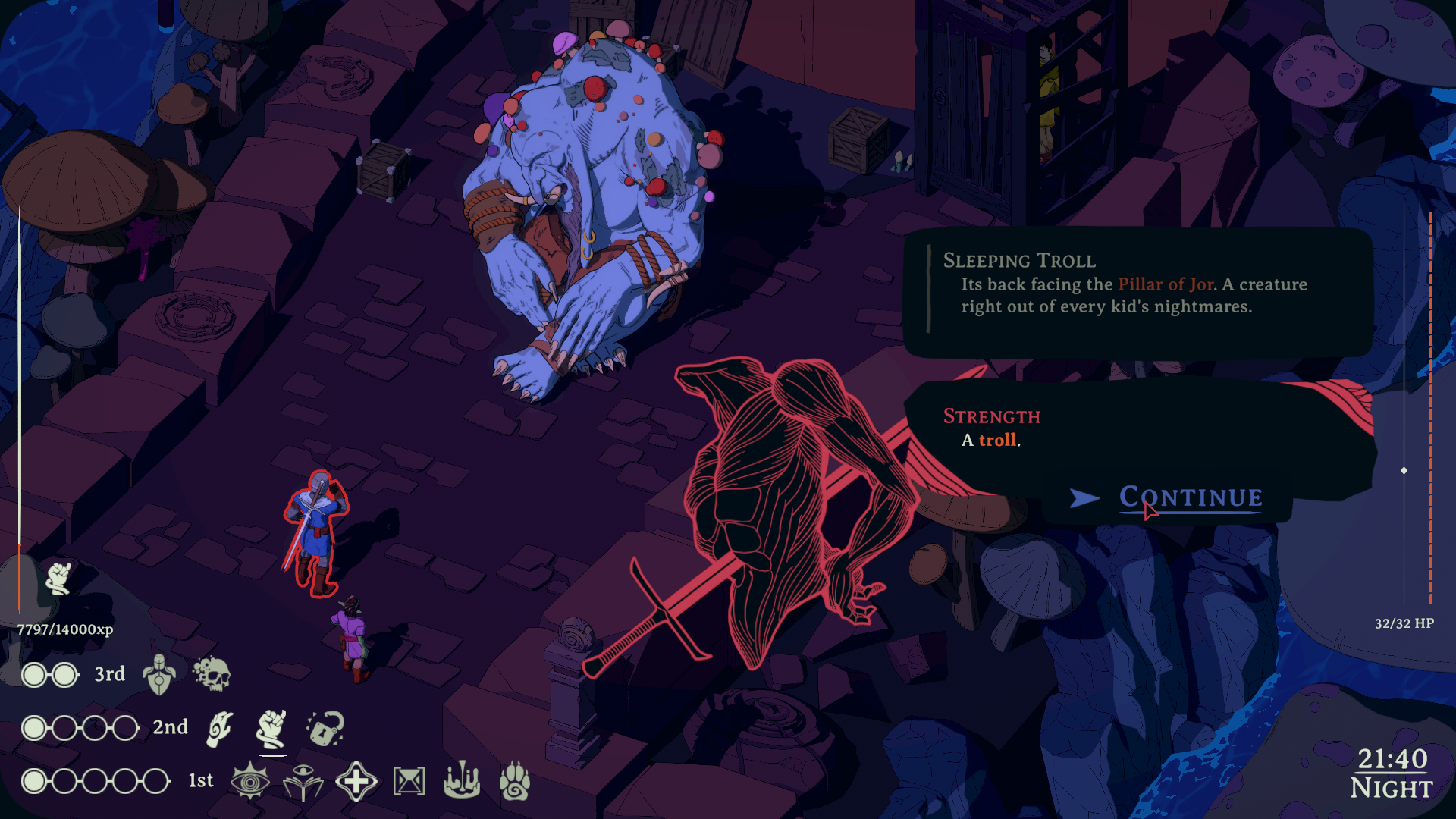Image resolution: width=1456 pixels, height=819 pixels.
Task: Select the armored shield 3rd-level spell
Action: click(x=159, y=674)
